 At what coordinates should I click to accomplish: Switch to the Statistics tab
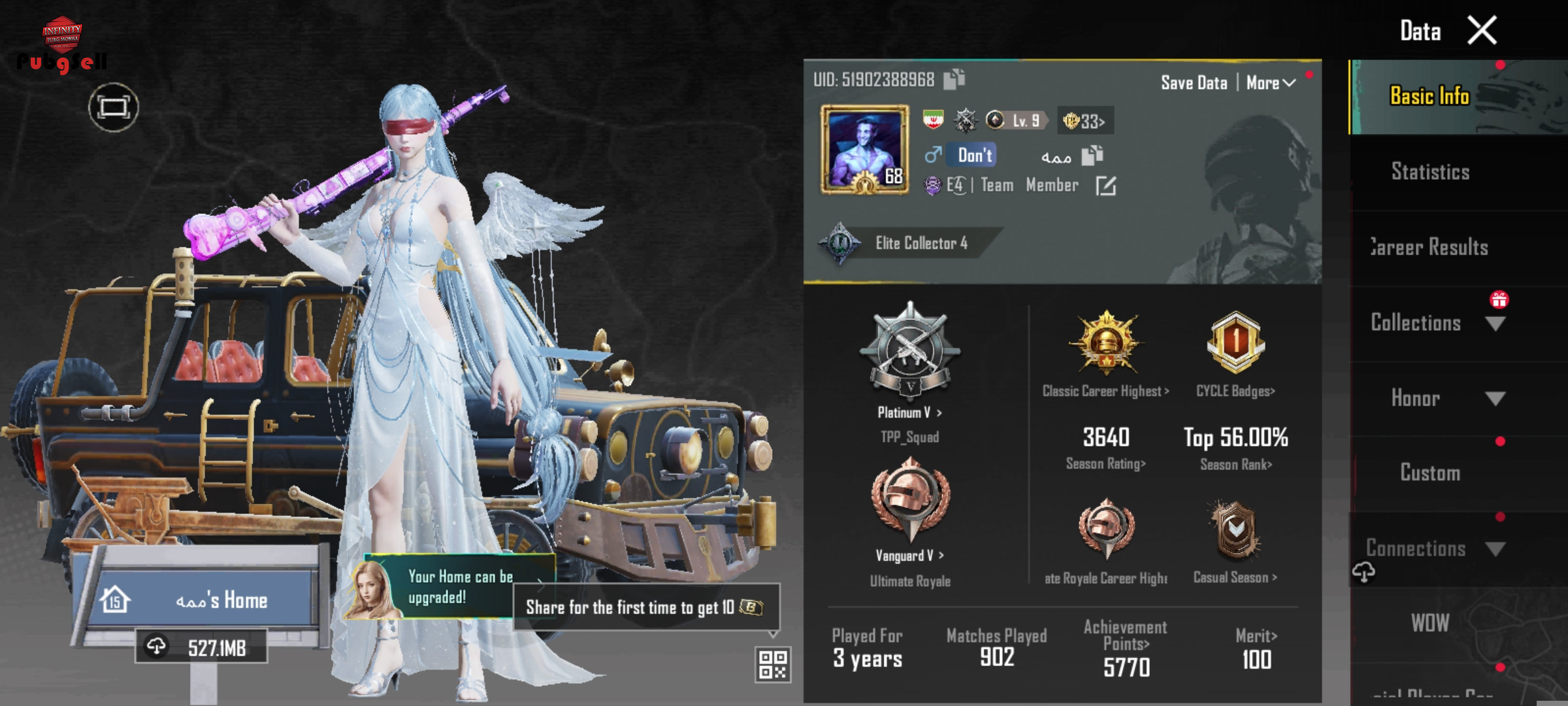pyautogui.click(x=1430, y=172)
